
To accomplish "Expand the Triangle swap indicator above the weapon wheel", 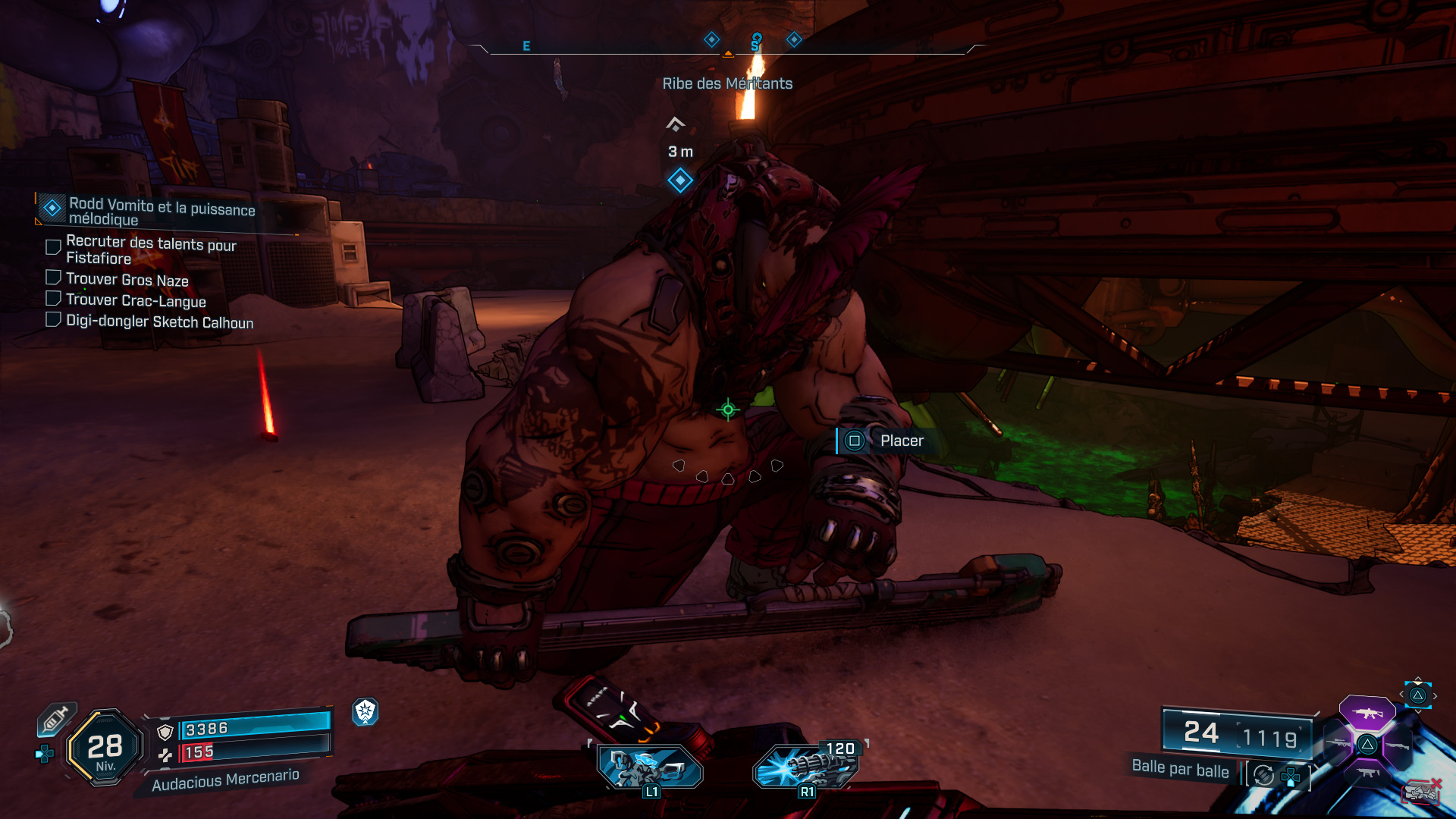I will pos(1419,696).
